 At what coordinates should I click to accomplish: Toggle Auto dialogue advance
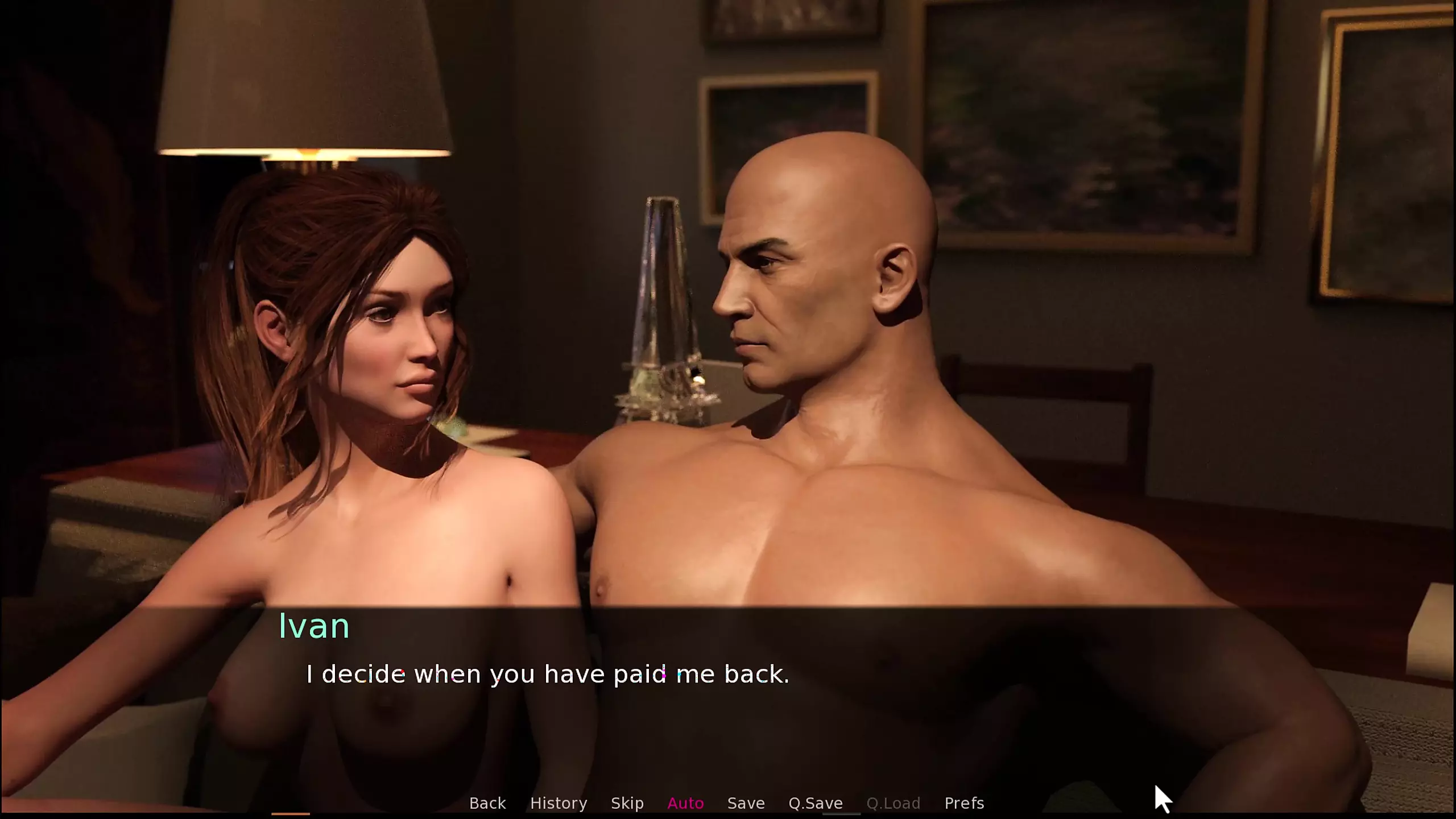(685, 803)
